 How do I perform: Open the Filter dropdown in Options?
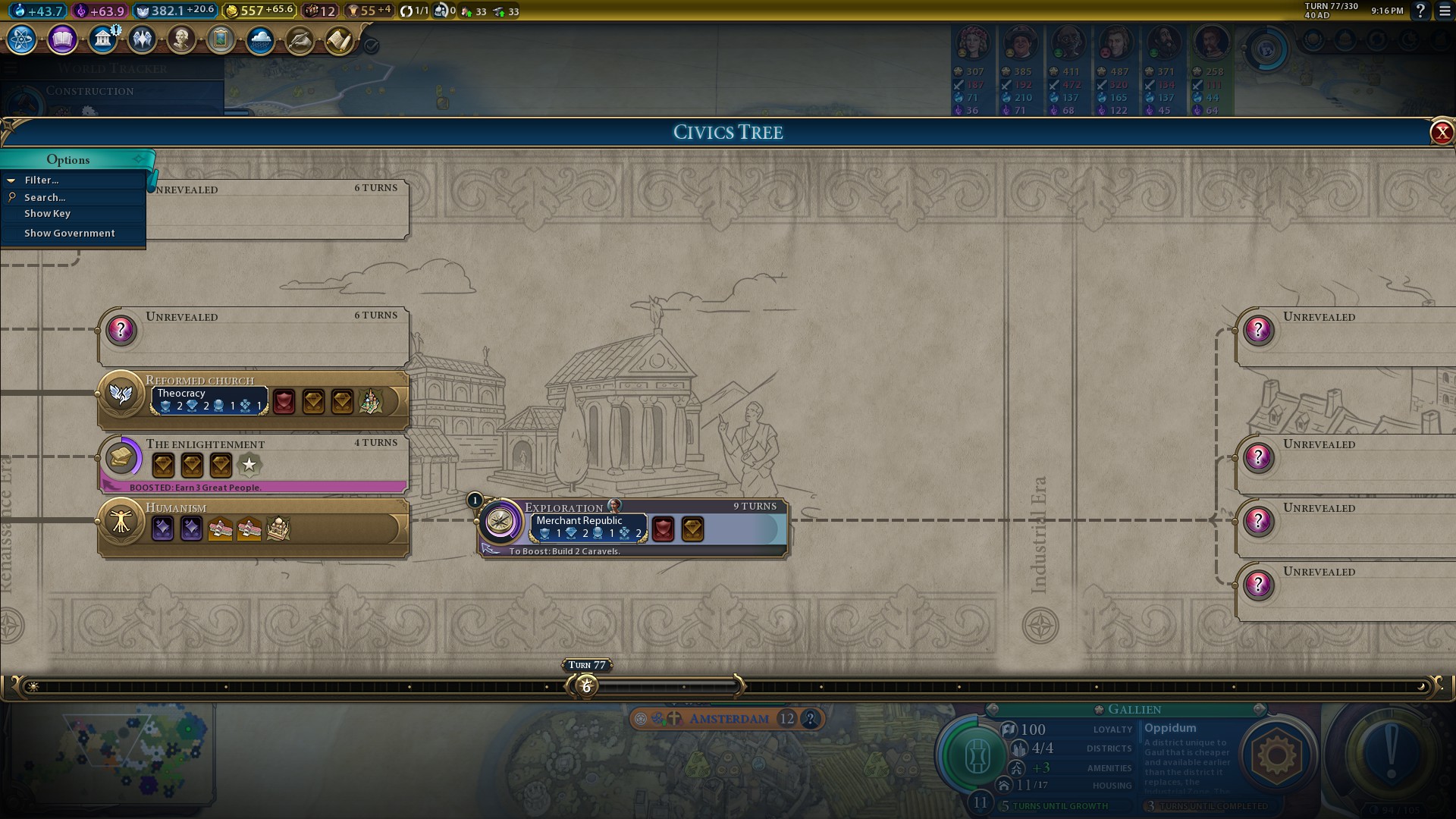pyautogui.click(x=42, y=180)
